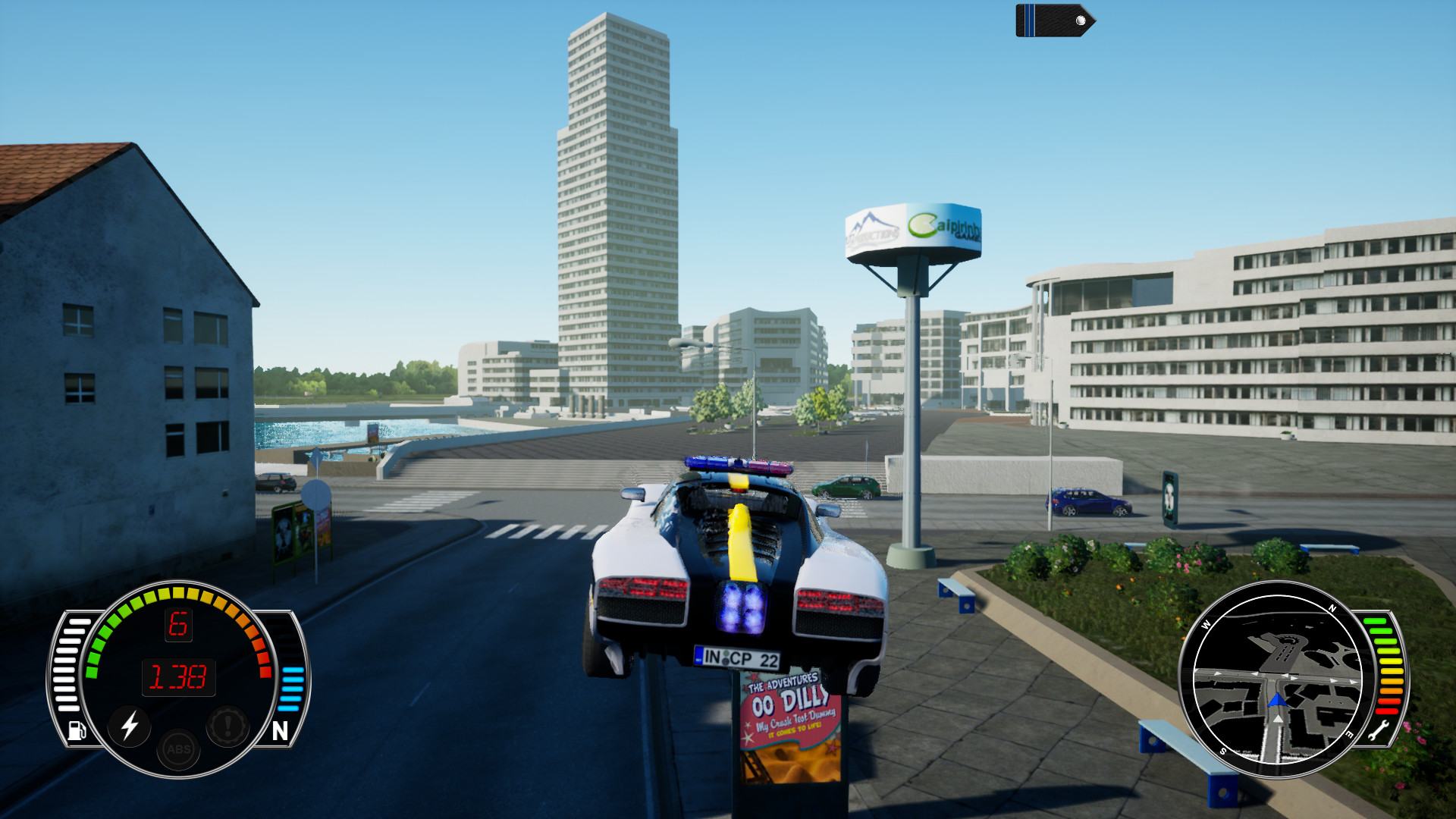The width and height of the screenshot is (1456, 819).
Task: Select the brake warning exclamation icon
Action: 227,726
